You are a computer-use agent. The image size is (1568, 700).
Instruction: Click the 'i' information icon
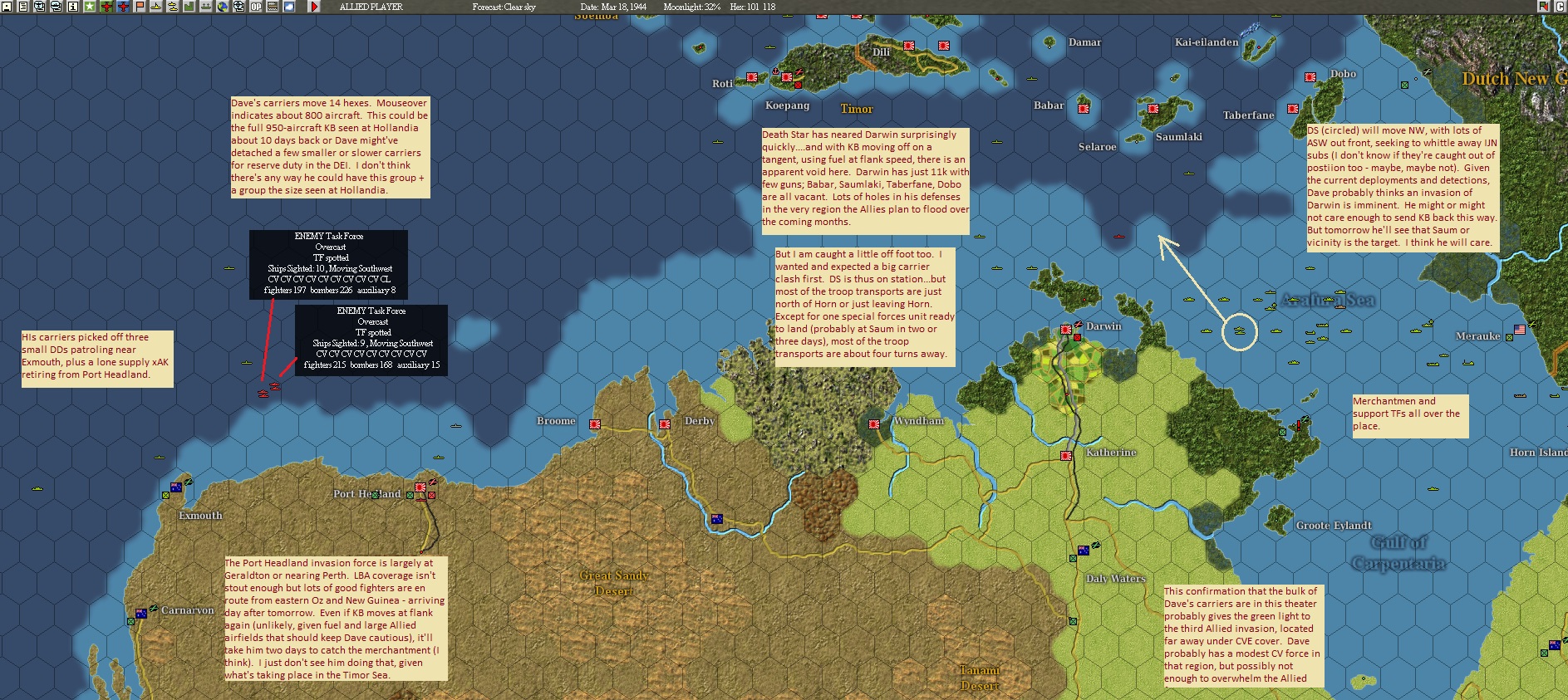coord(71,6)
